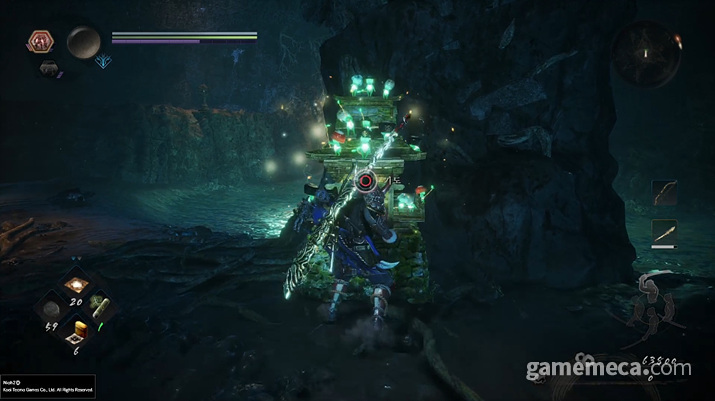Switch to the lower ranged weapon slot
This screenshot has height=401, width=715.
(665, 232)
